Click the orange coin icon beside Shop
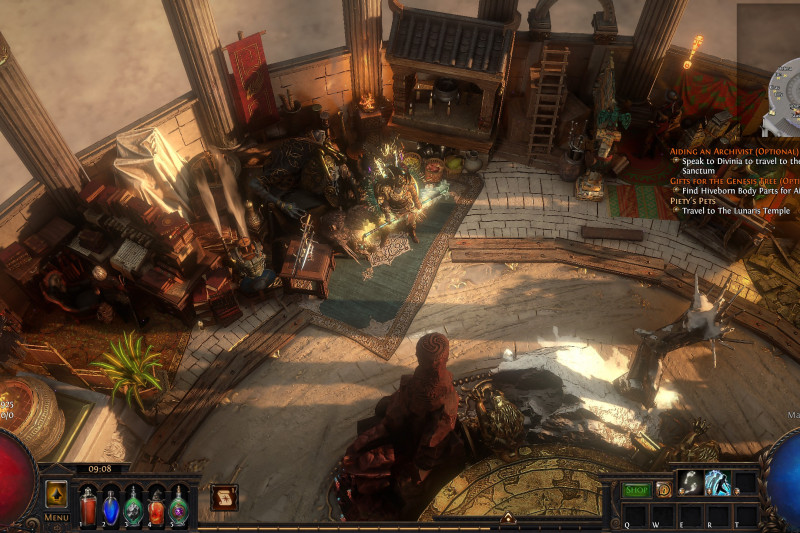800x533 pixels. (663, 490)
